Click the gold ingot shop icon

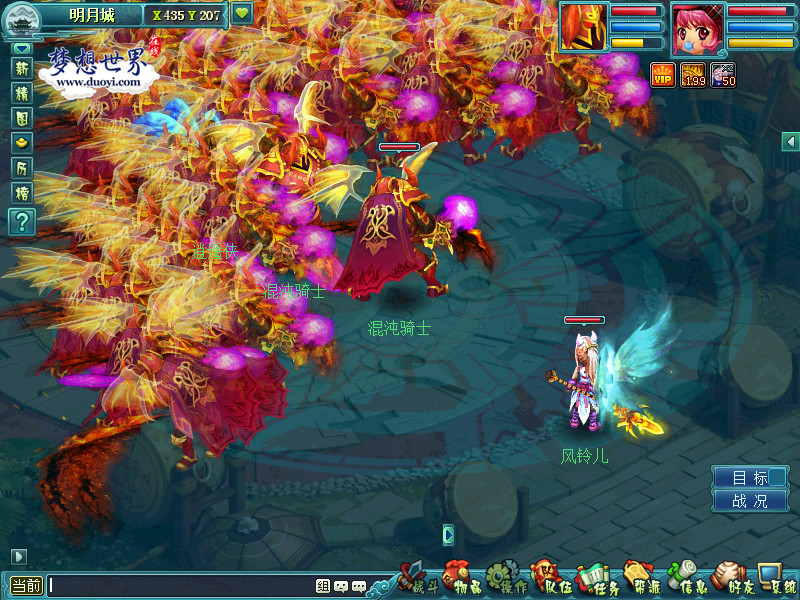point(21,143)
